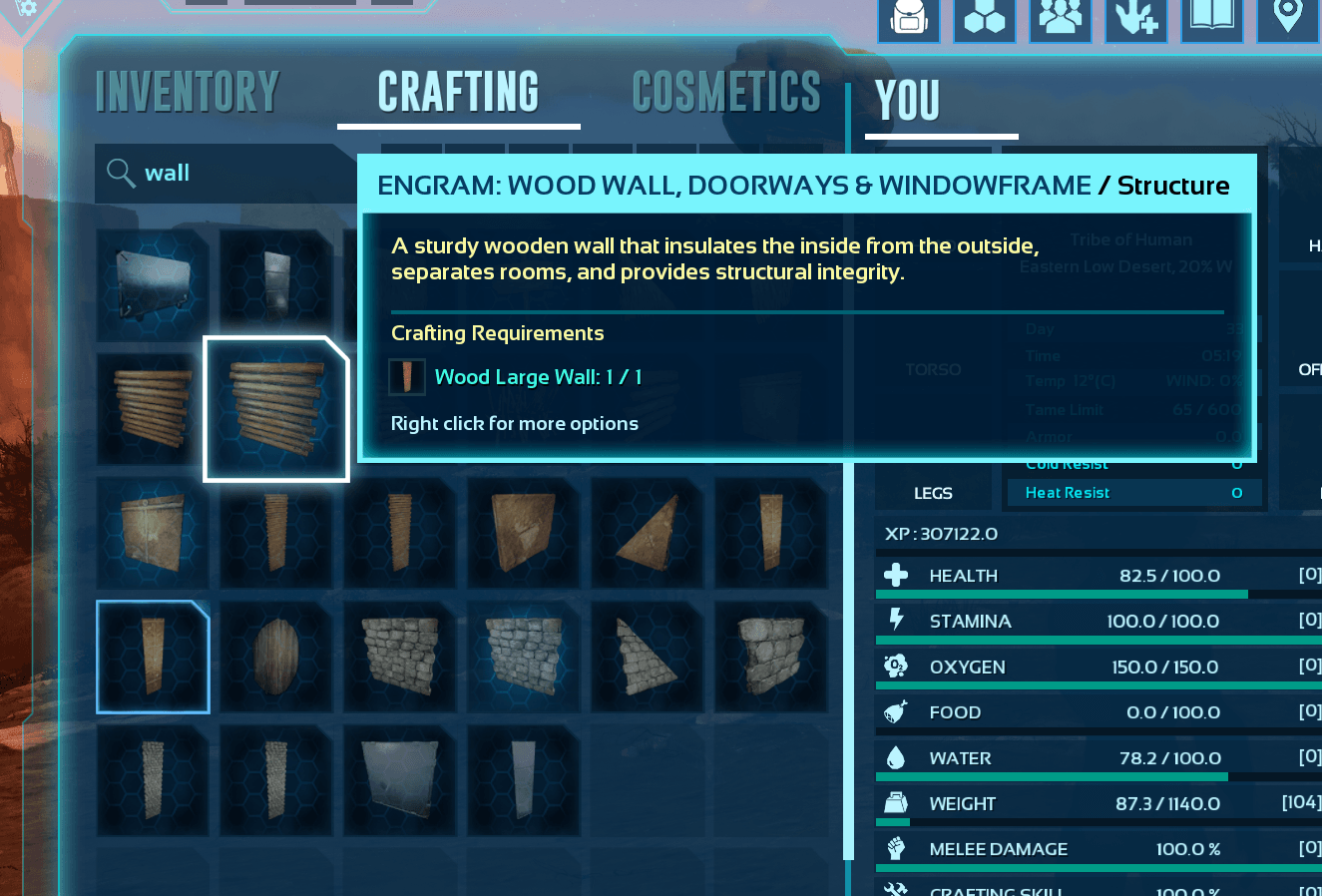Switch to the COSMETICS tab
The width and height of the screenshot is (1322, 896).
[x=725, y=93]
